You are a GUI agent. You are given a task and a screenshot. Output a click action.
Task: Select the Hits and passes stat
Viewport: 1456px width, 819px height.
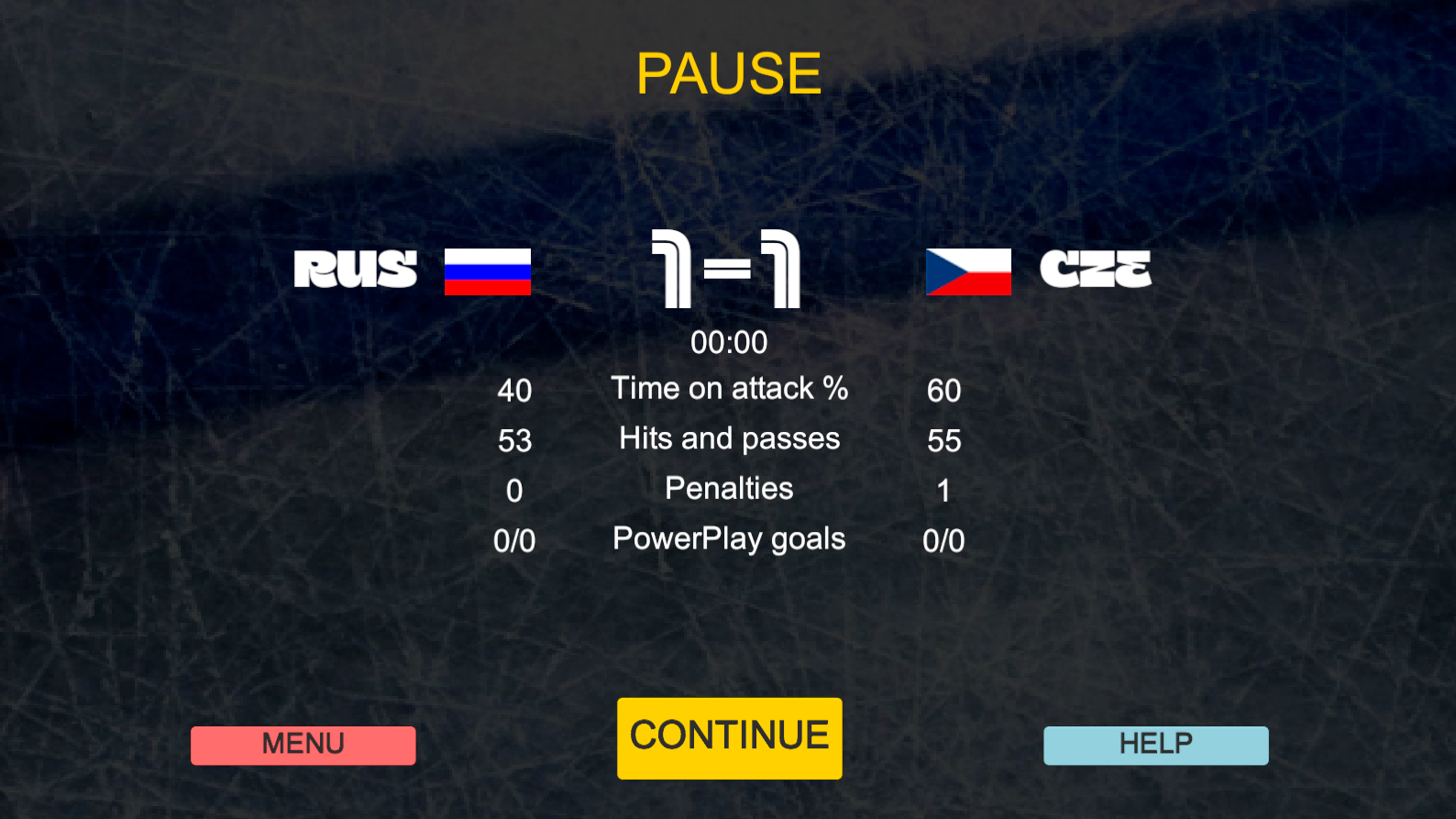729,438
